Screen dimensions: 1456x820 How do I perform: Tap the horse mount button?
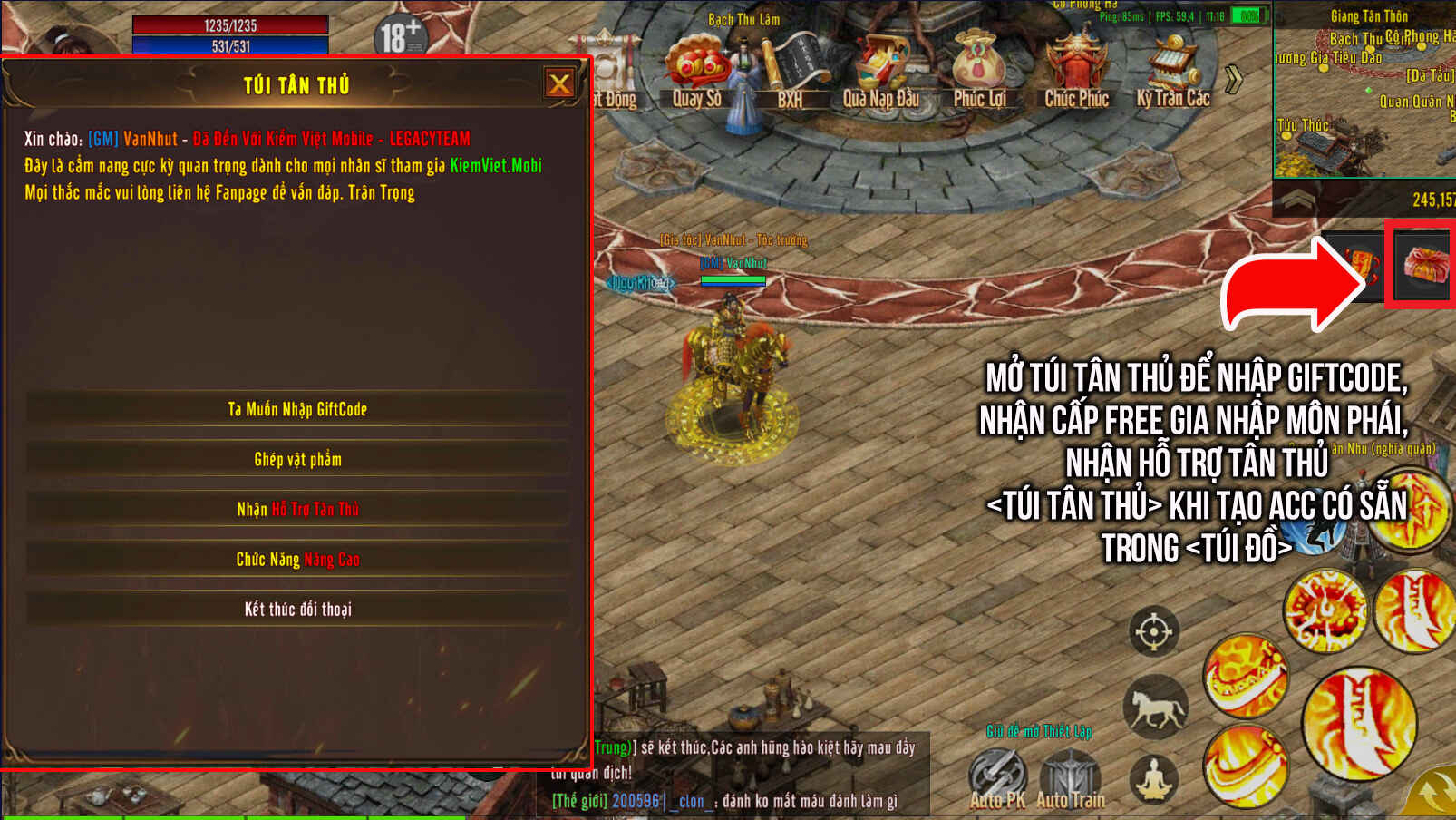(1155, 707)
